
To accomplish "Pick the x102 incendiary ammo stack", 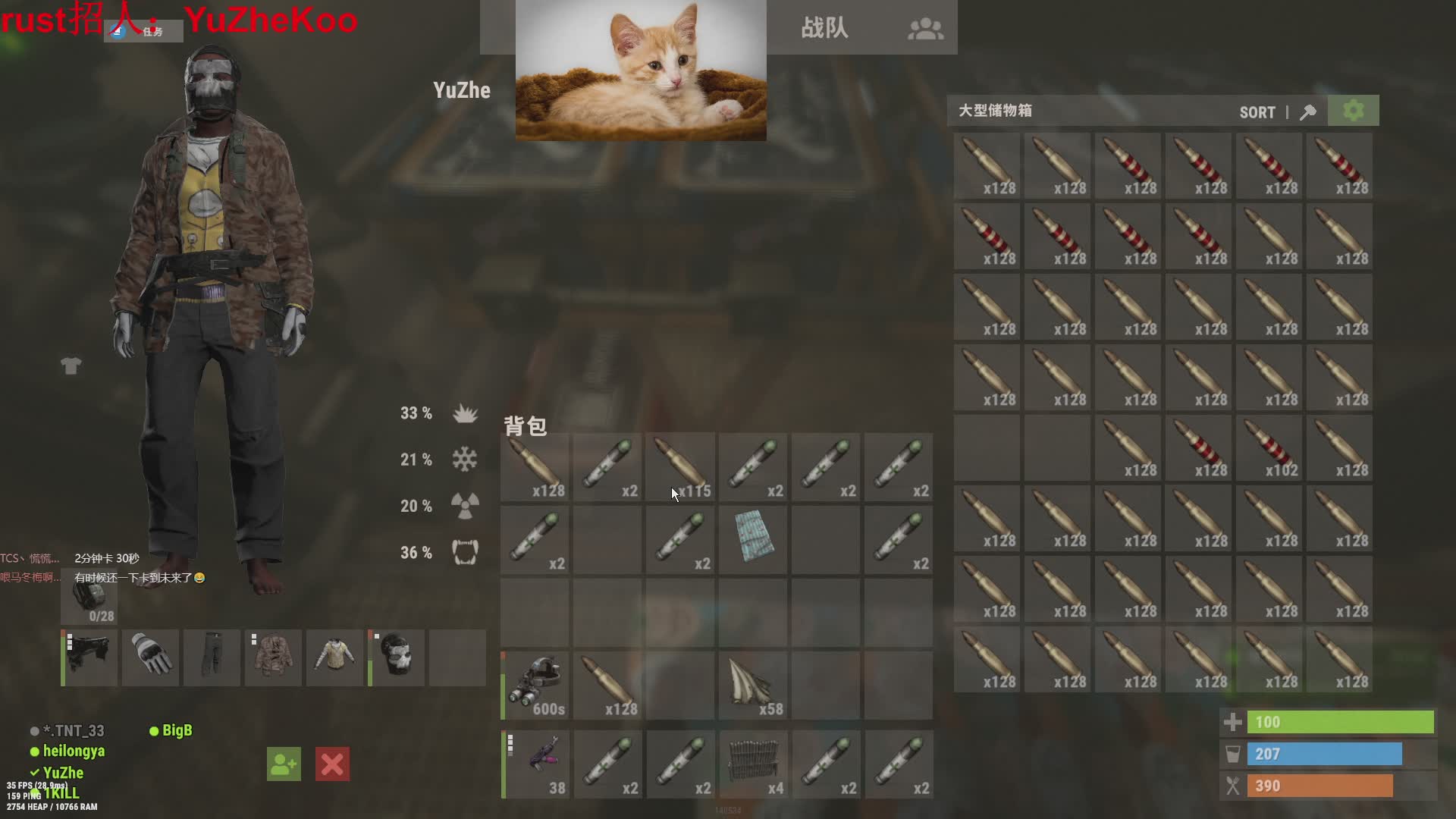I will coord(1269,448).
